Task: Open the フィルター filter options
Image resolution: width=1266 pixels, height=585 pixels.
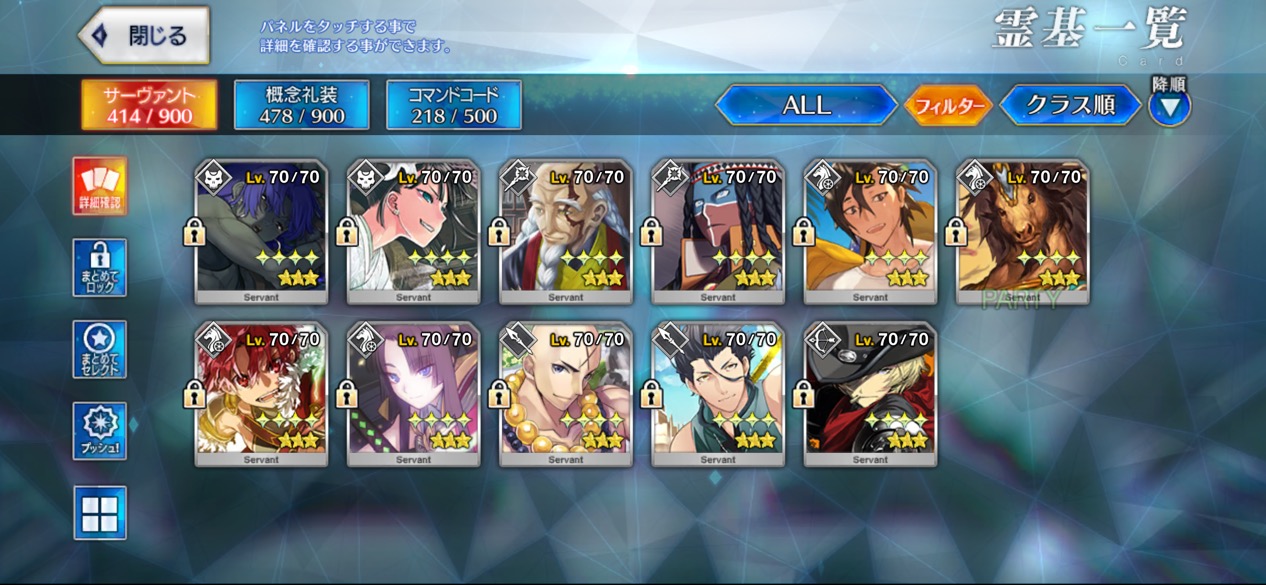Action: [x=948, y=105]
